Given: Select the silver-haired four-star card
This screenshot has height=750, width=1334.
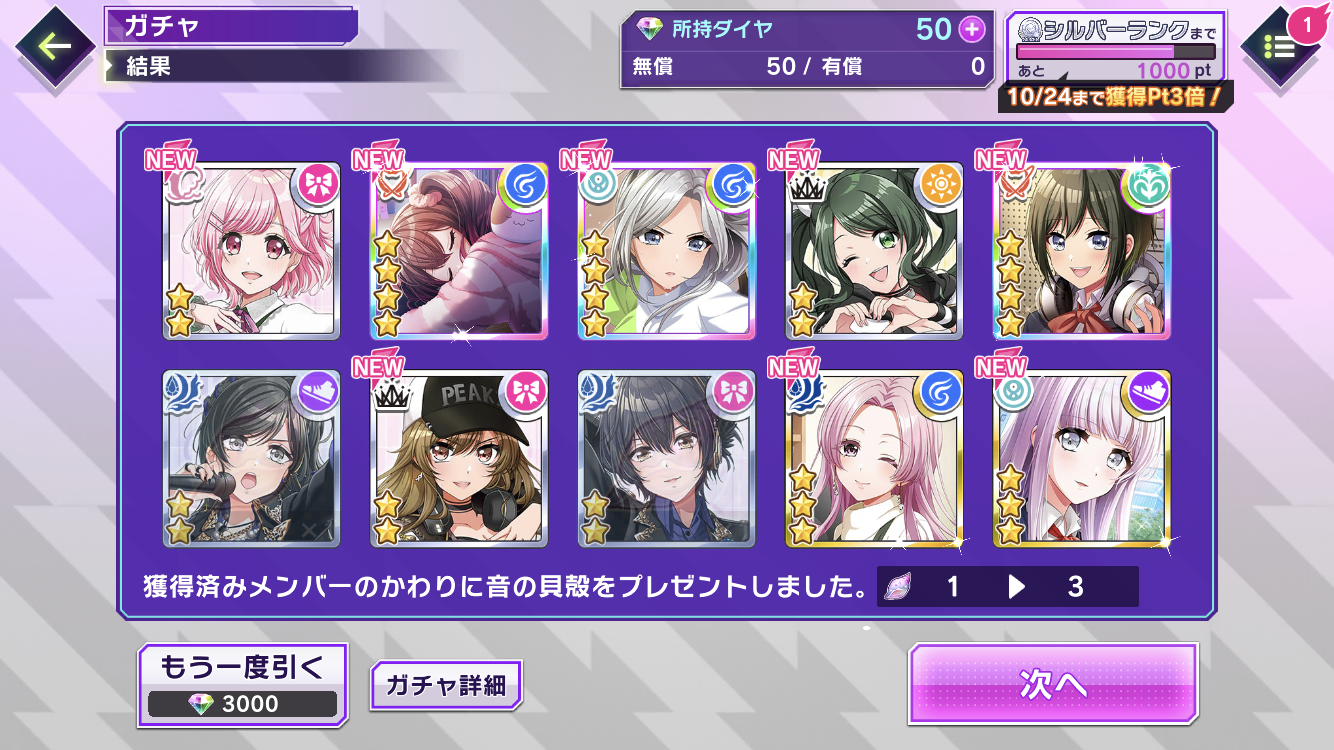Looking at the screenshot, I should click(666, 251).
